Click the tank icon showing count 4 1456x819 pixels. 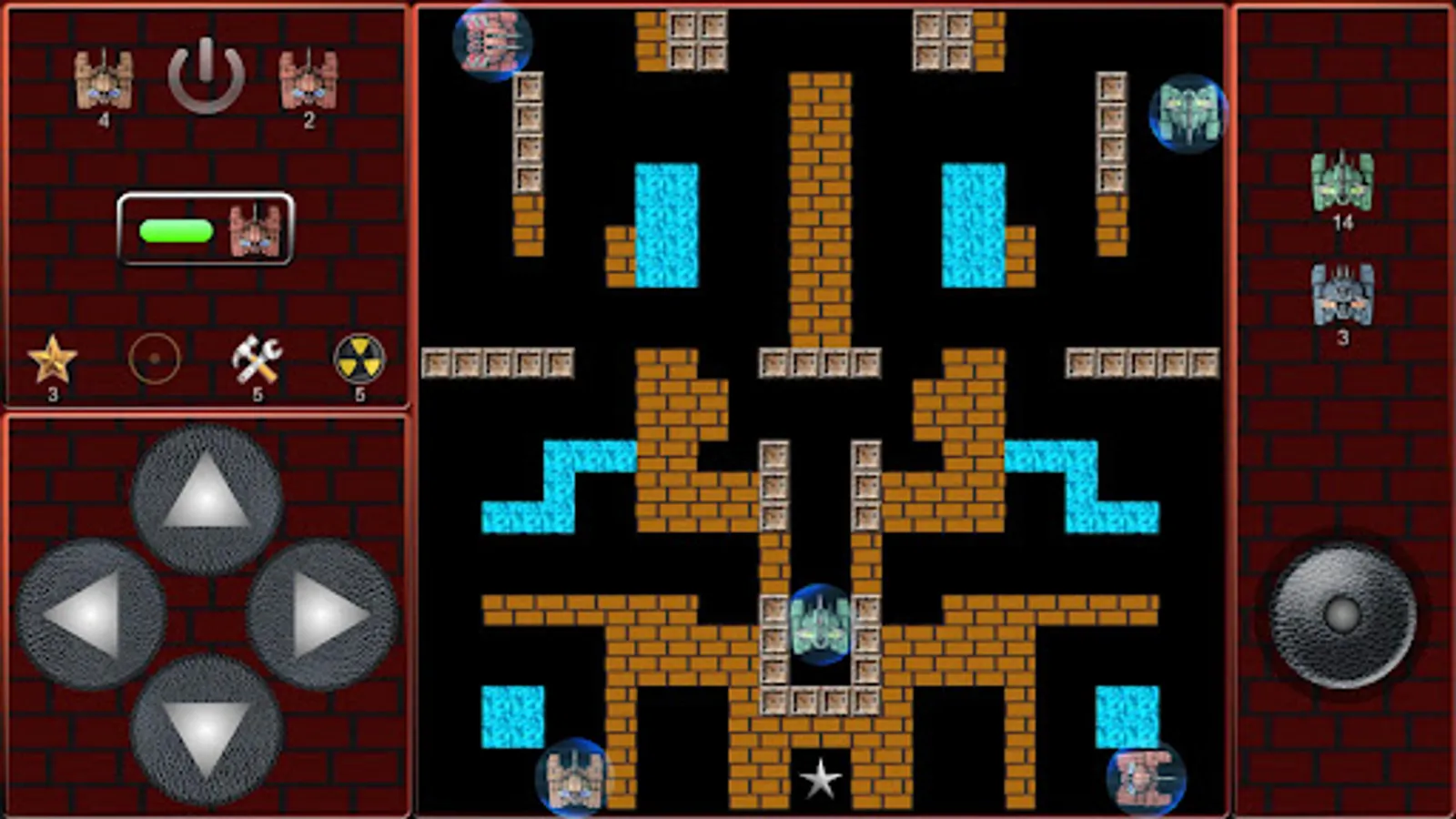point(103,82)
